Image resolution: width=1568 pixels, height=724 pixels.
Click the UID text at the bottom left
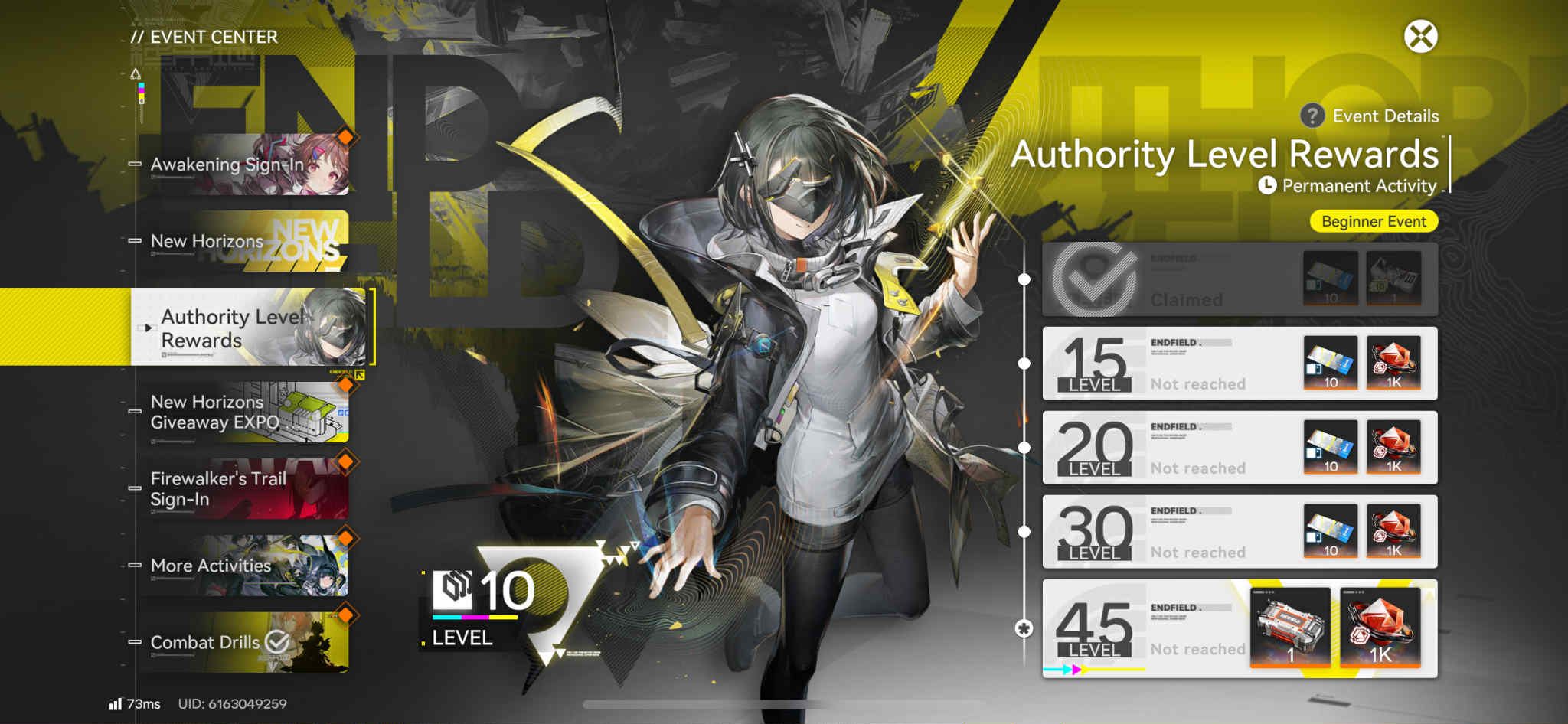(x=233, y=702)
